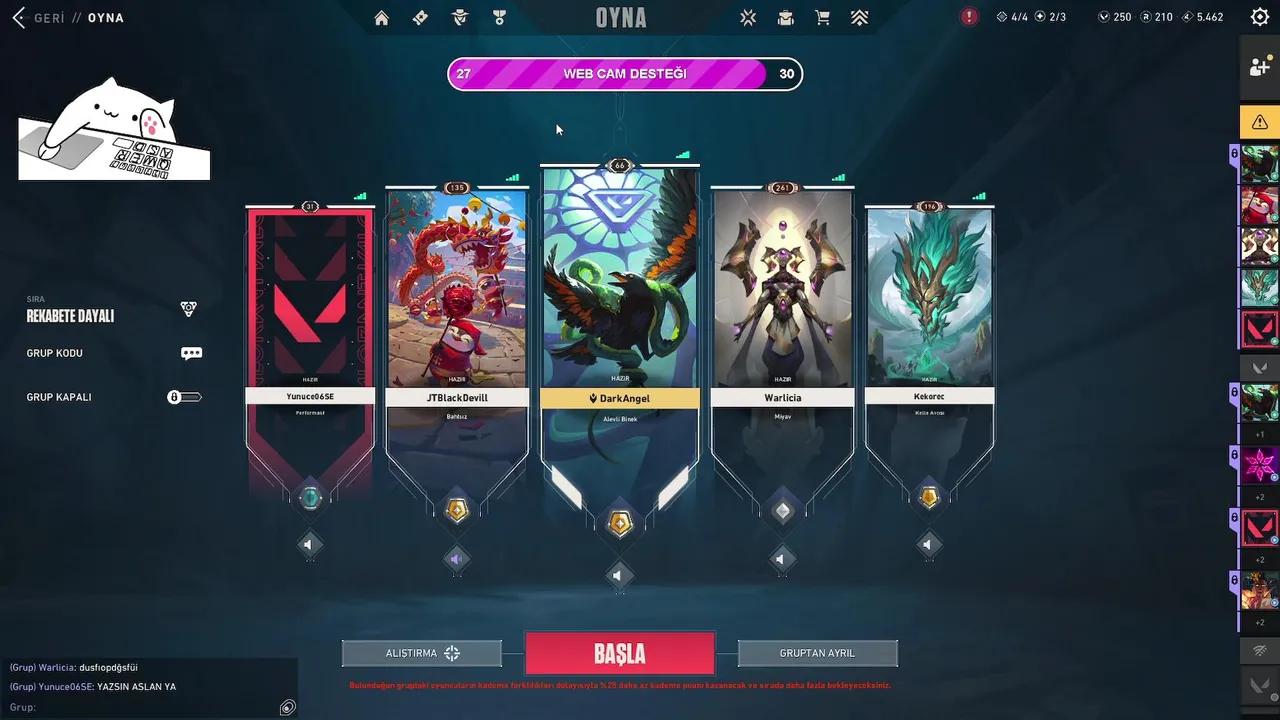Click GRUPTAN AYRIL to leave party

click(x=817, y=652)
